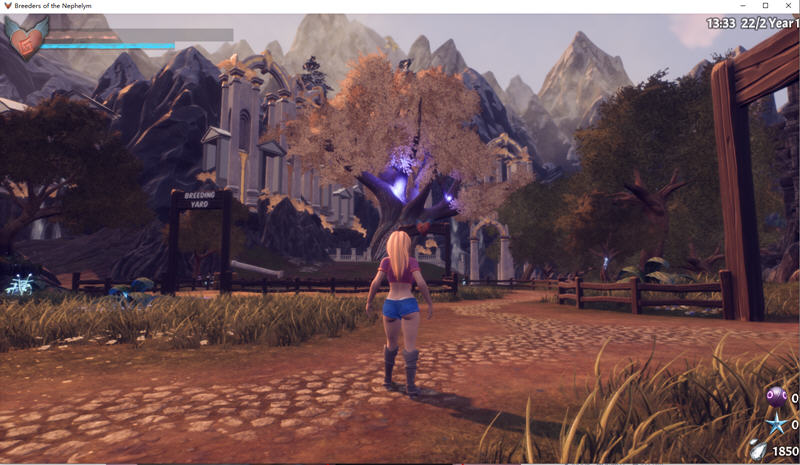Image resolution: width=800 pixels, height=465 pixels.
Task: Minimize the game window
Action: coord(743,6)
